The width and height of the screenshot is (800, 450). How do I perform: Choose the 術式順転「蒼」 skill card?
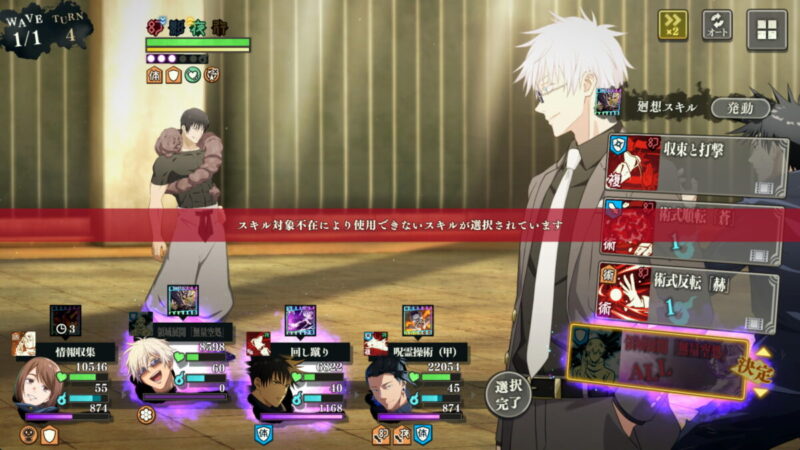pyautogui.click(x=695, y=229)
